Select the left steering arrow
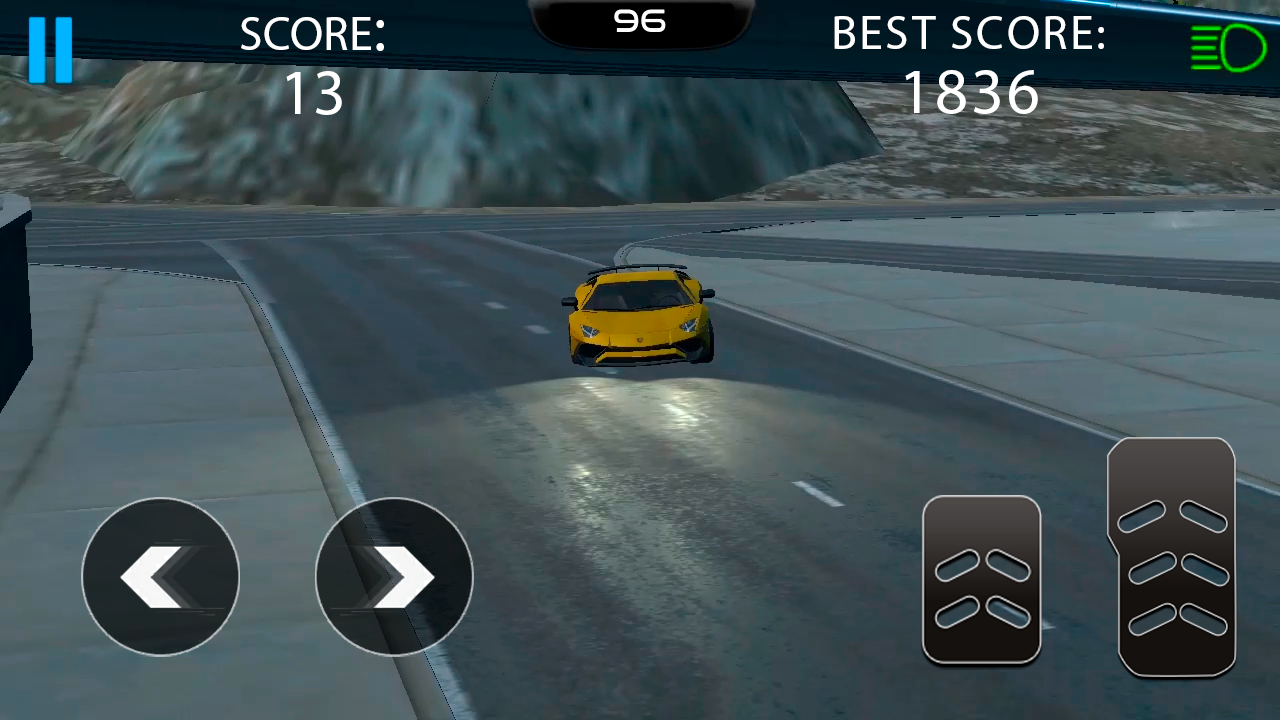1280x720 pixels. click(160, 577)
